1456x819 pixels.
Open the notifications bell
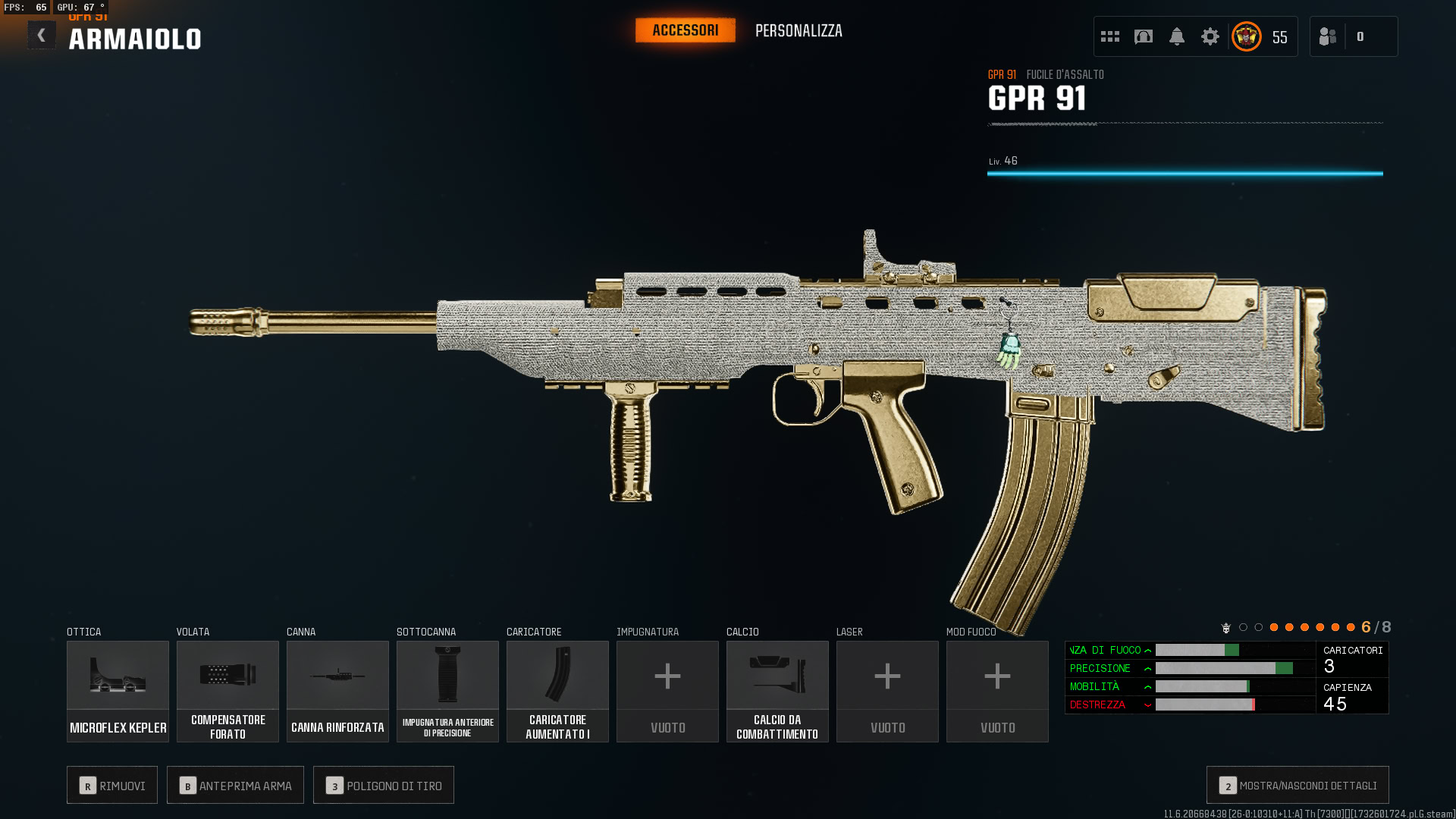[x=1177, y=36]
